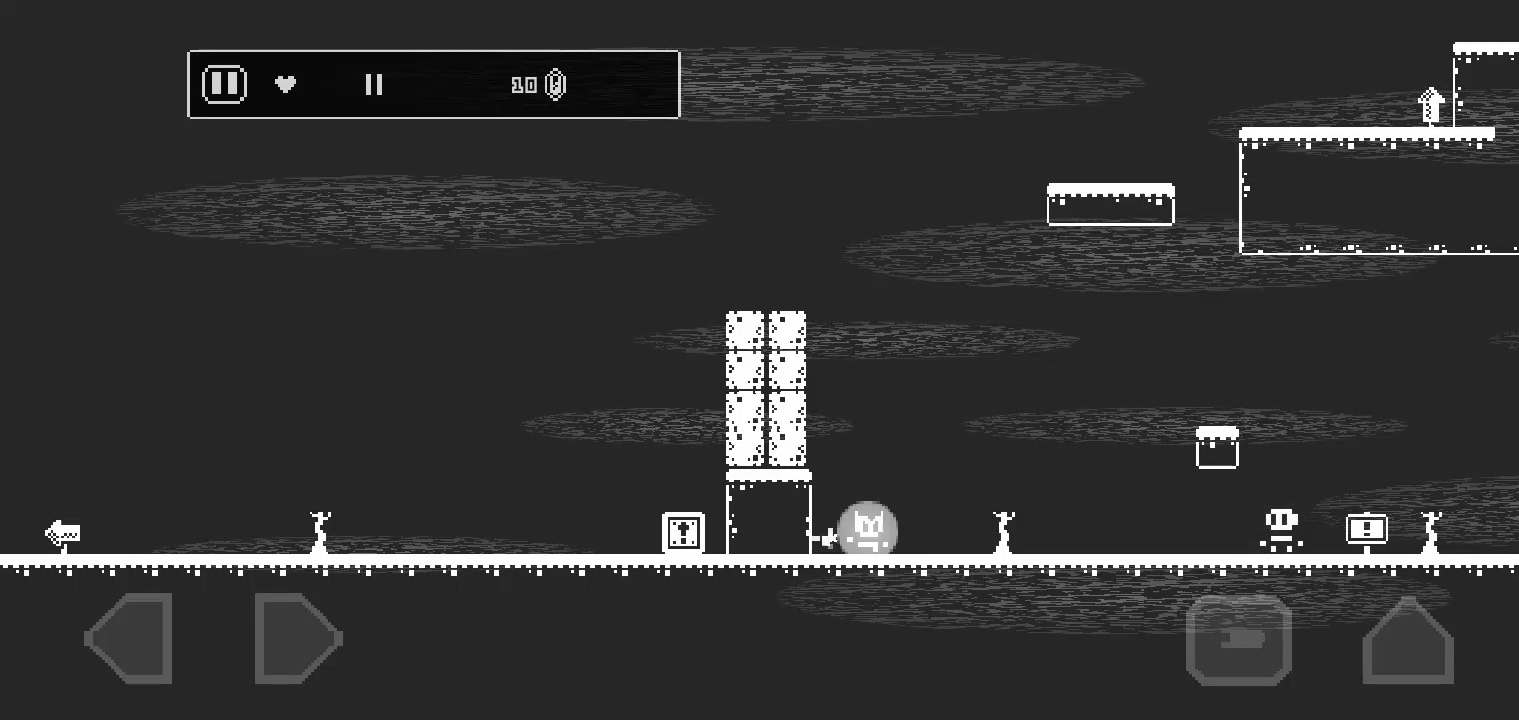Pause the game with the boxed pause button
This screenshot has width=1519, height=720.
(x=224, y=84)
